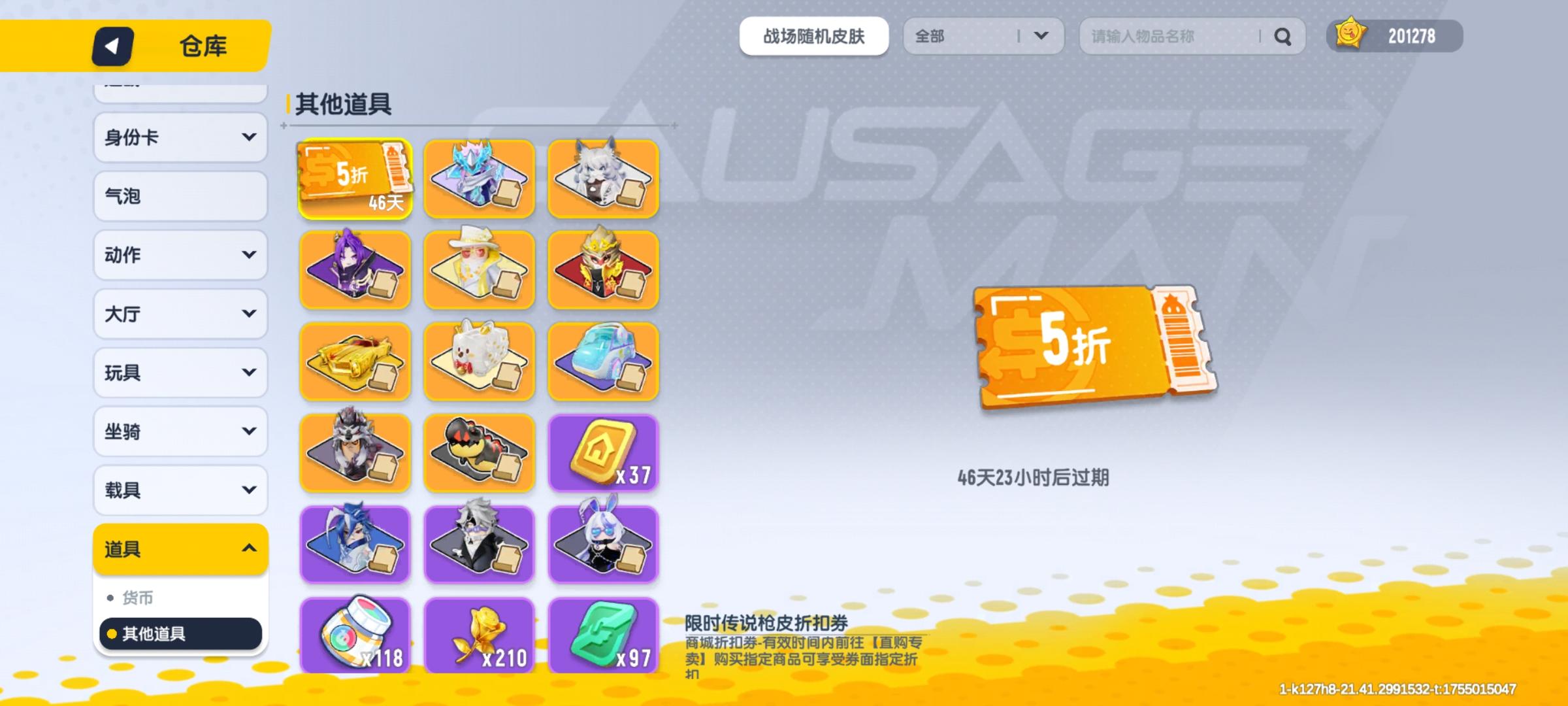Image resolution: width=1568 pixels, height=706 pixels.
Task: Select the white dice item
Action: coord(479,361)
